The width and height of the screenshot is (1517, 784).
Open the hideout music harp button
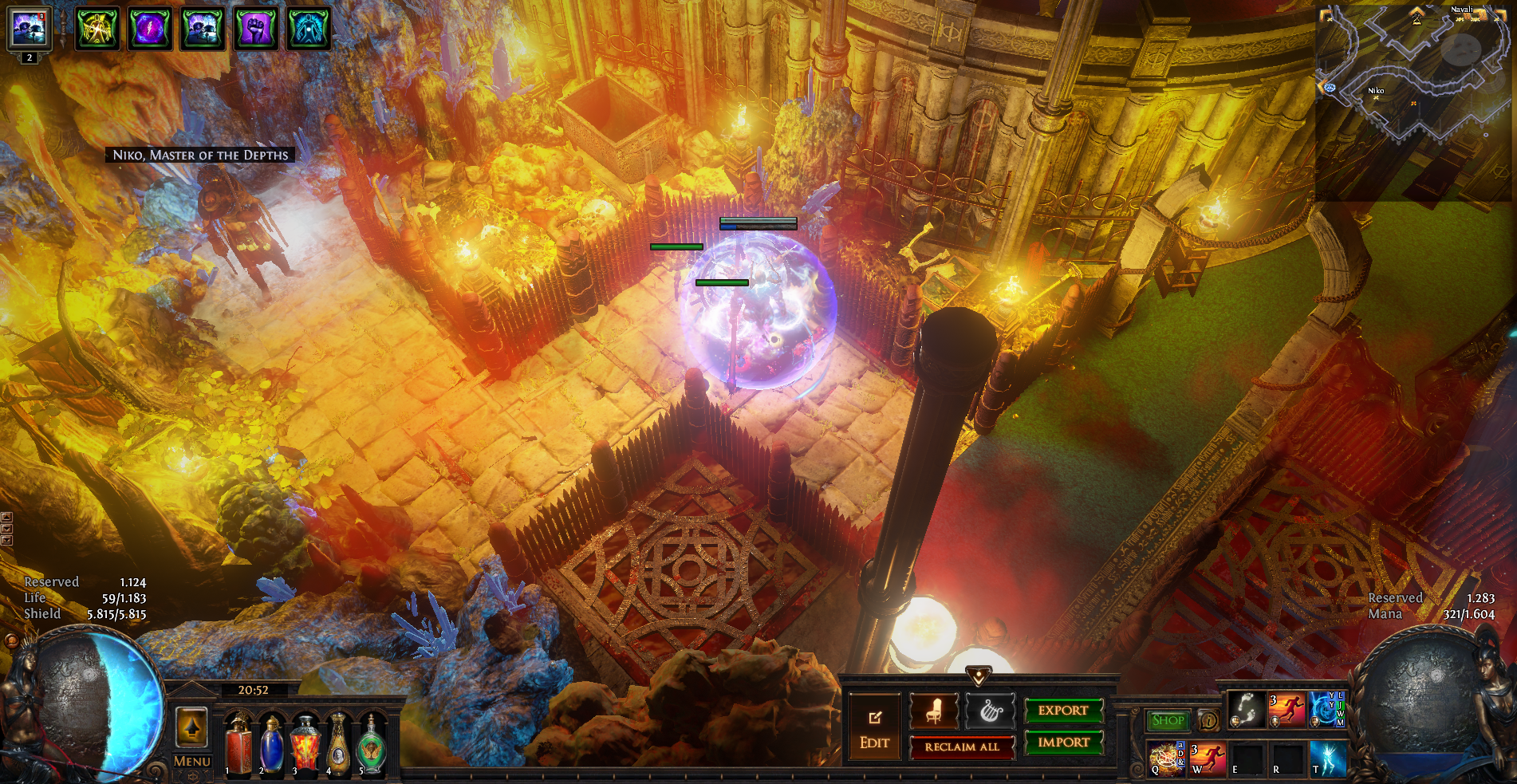point(991,711)
